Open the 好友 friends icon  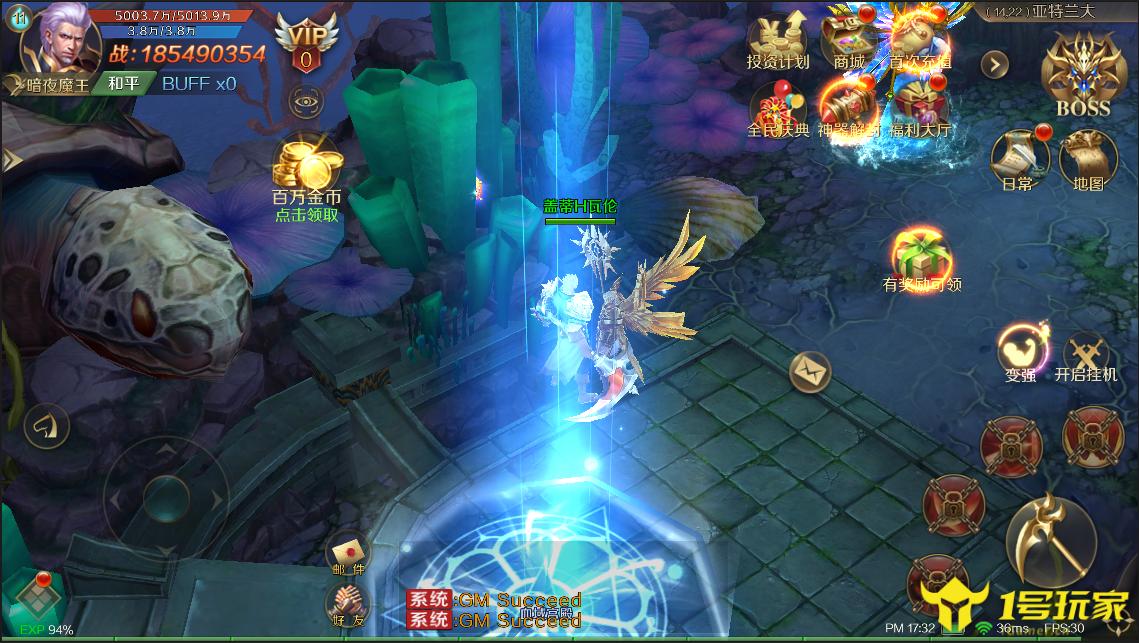coord(348,605)
